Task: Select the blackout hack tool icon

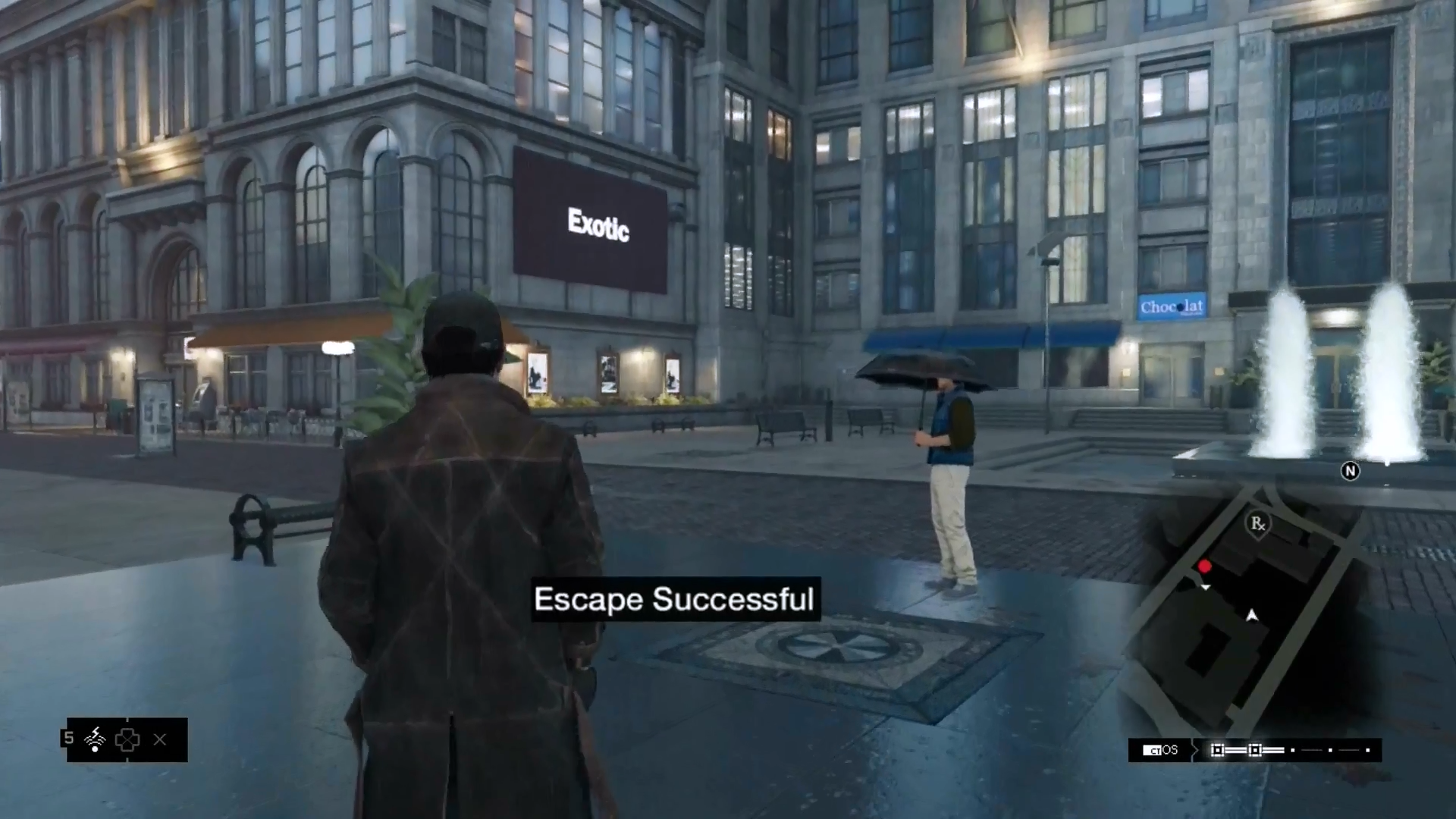Action: coord(95,739)
